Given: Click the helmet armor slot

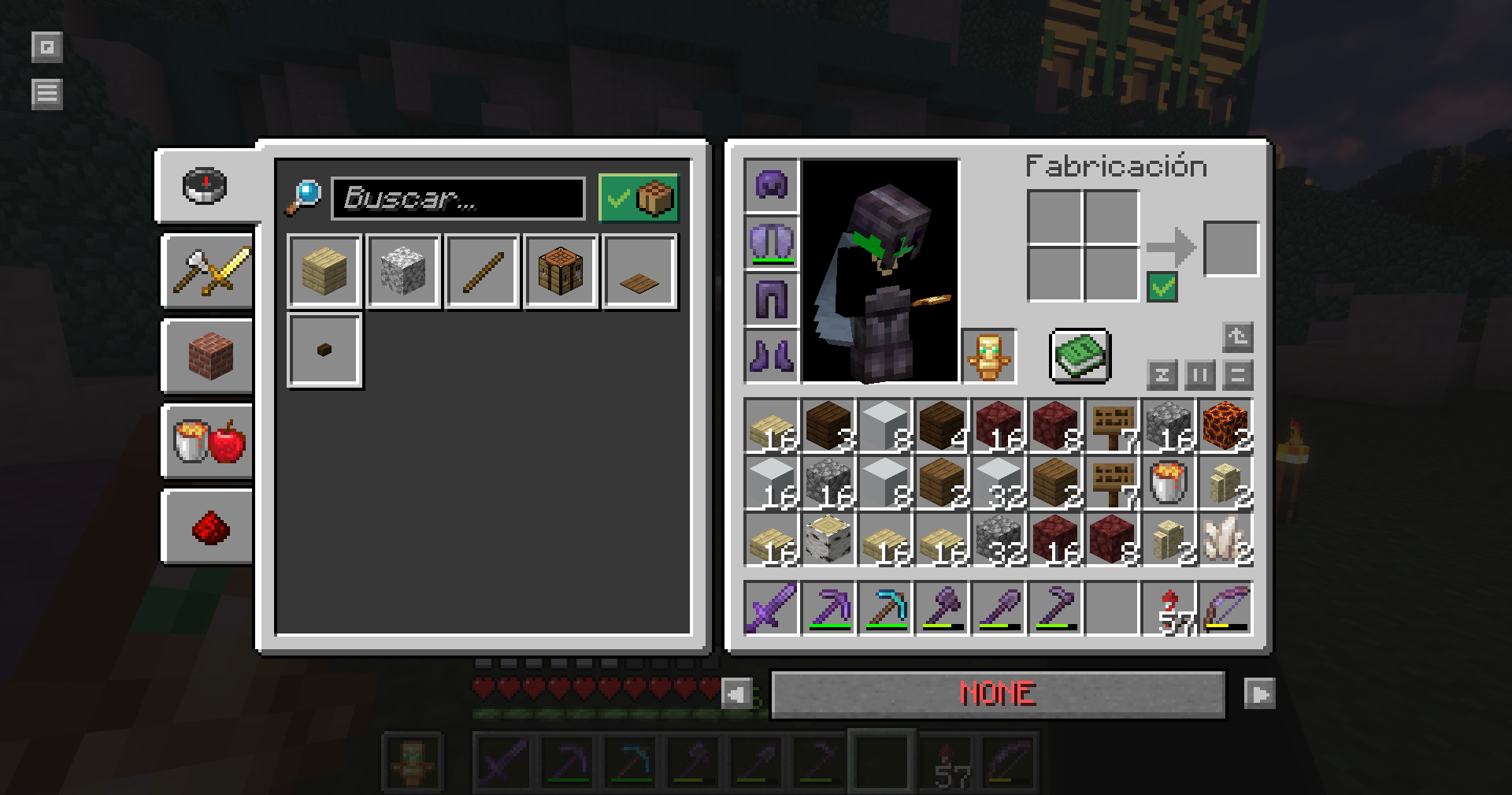Looking at the screenshot, I should coord(771,186).
